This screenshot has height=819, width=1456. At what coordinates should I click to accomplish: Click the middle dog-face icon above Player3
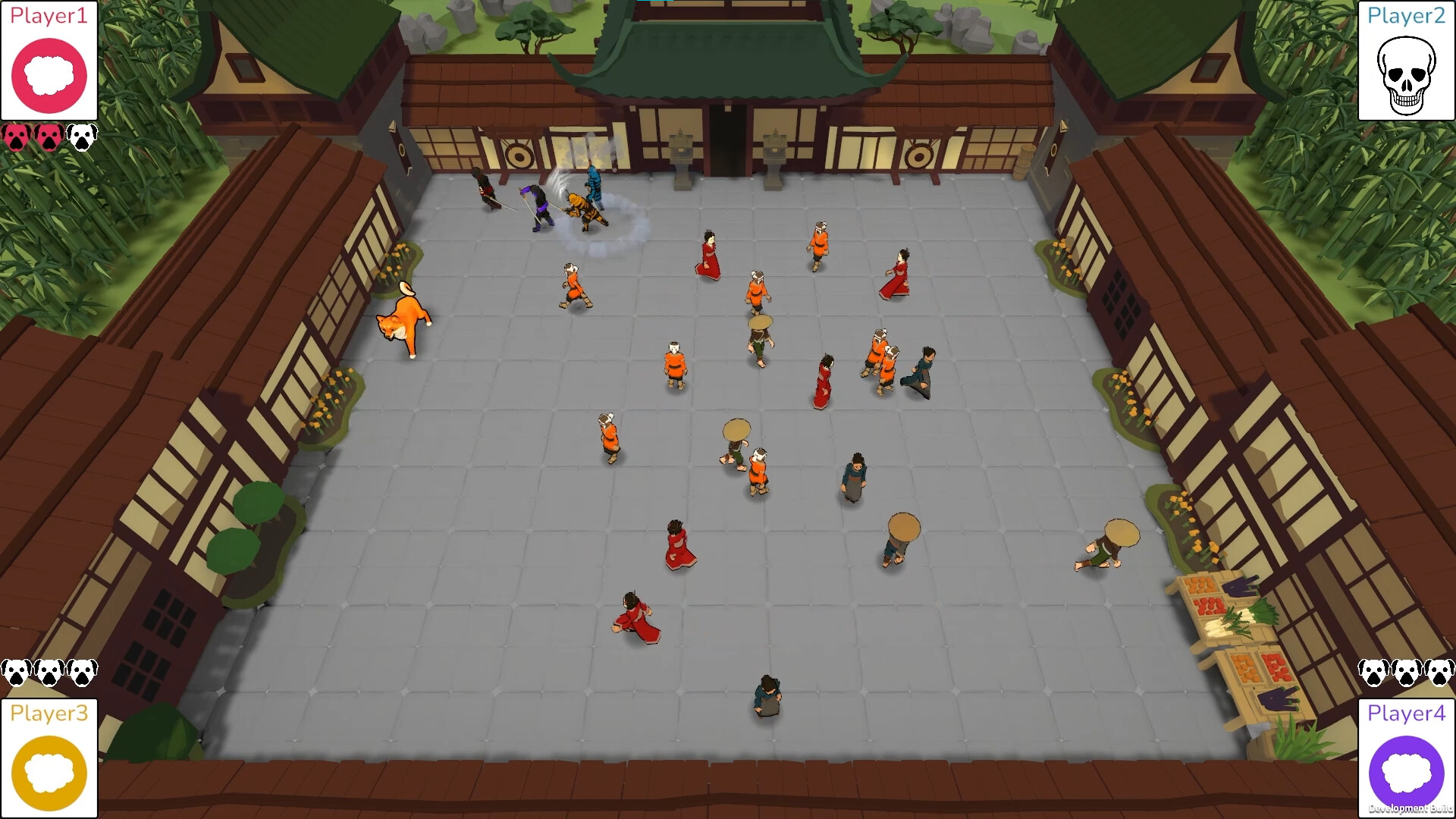click(49, 673)
